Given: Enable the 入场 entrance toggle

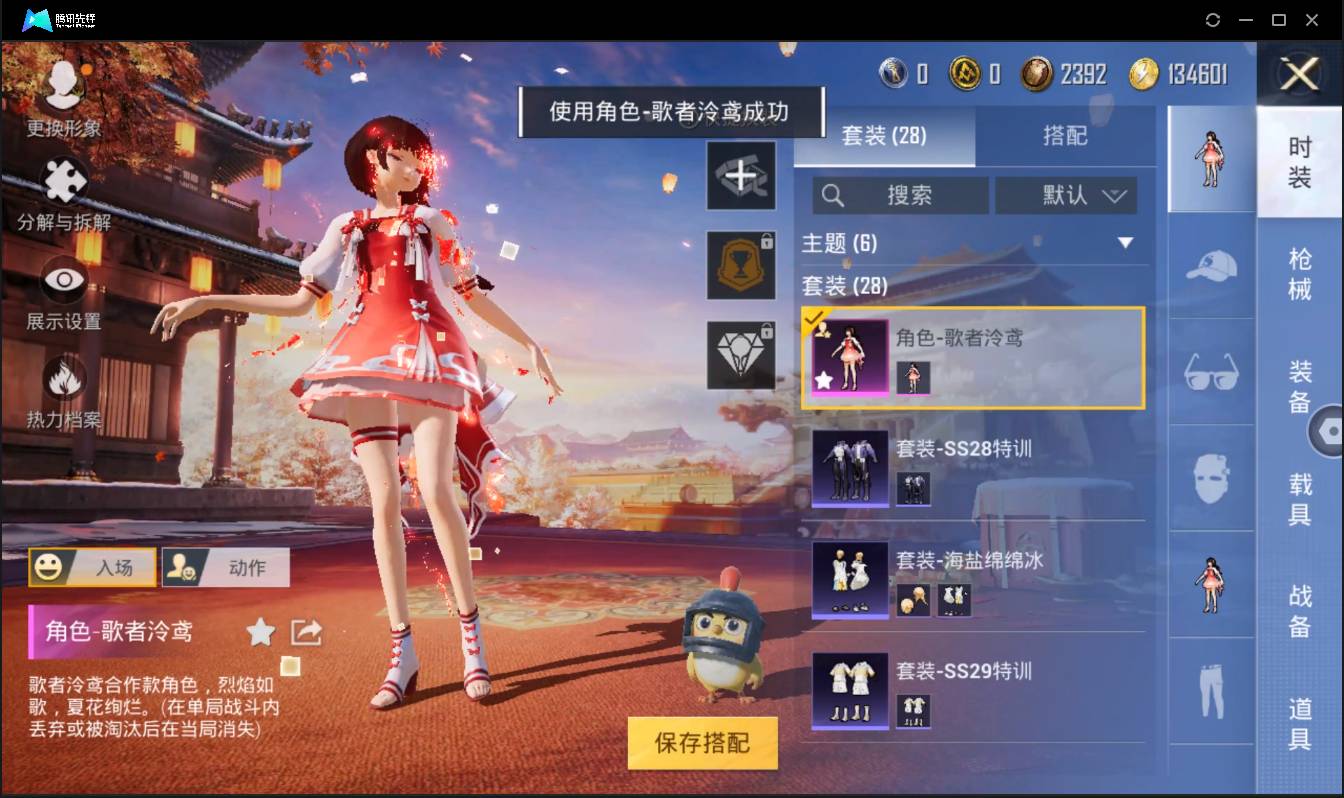Looking at the screenshot, I should (x=93, y=567).
